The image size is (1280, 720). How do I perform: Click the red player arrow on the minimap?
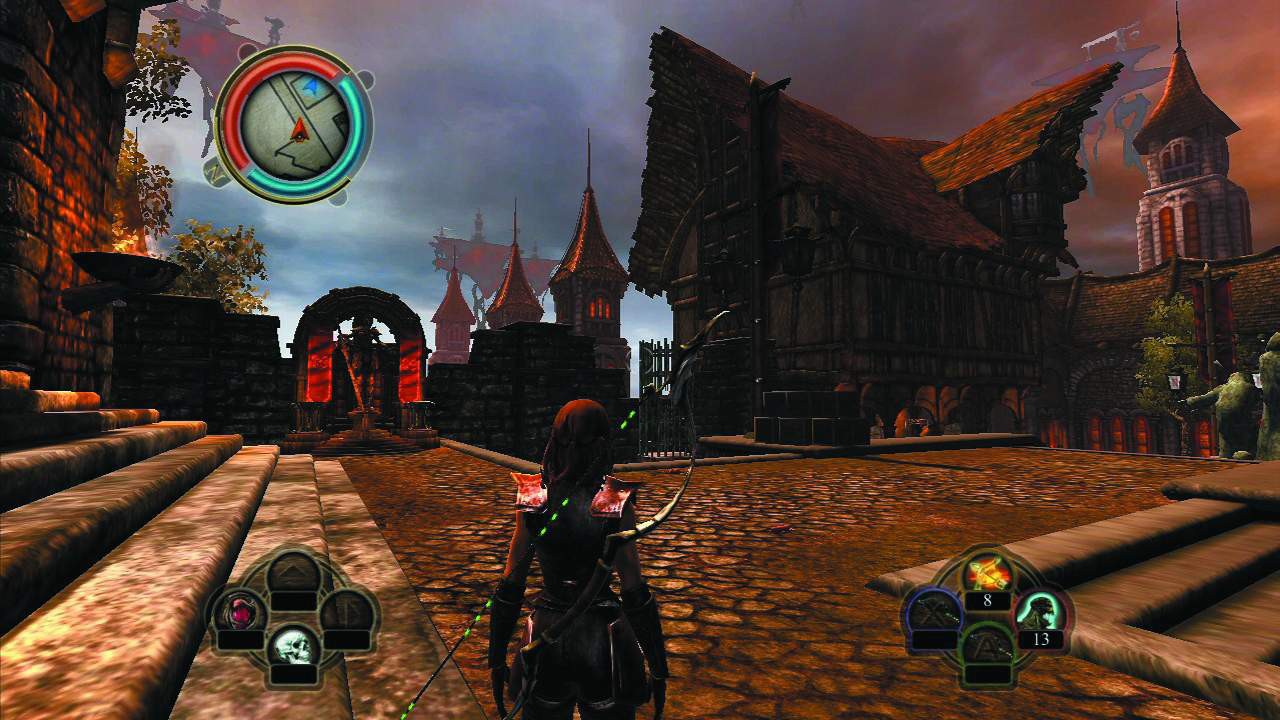300,130
